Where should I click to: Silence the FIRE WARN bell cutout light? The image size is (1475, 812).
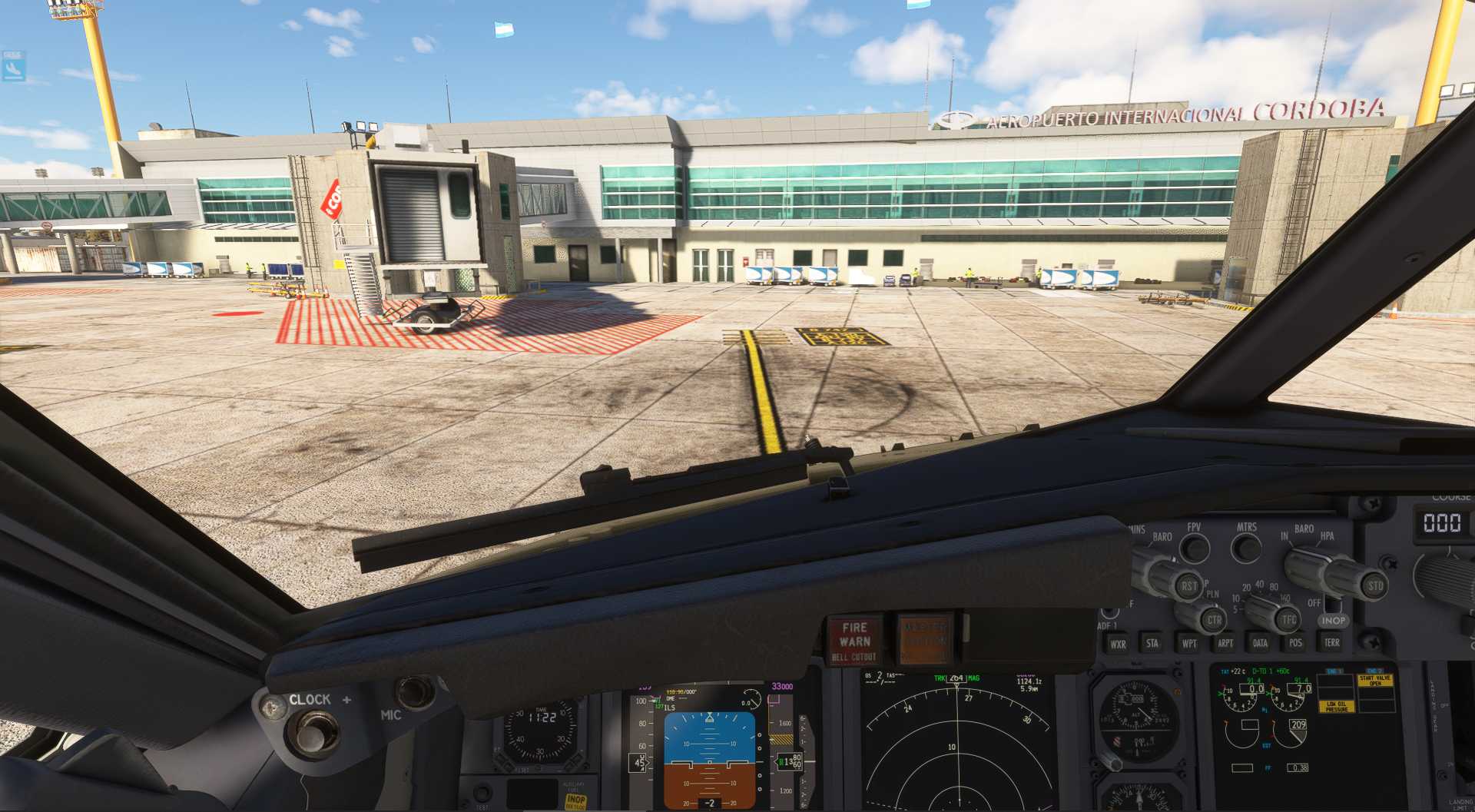854,640
